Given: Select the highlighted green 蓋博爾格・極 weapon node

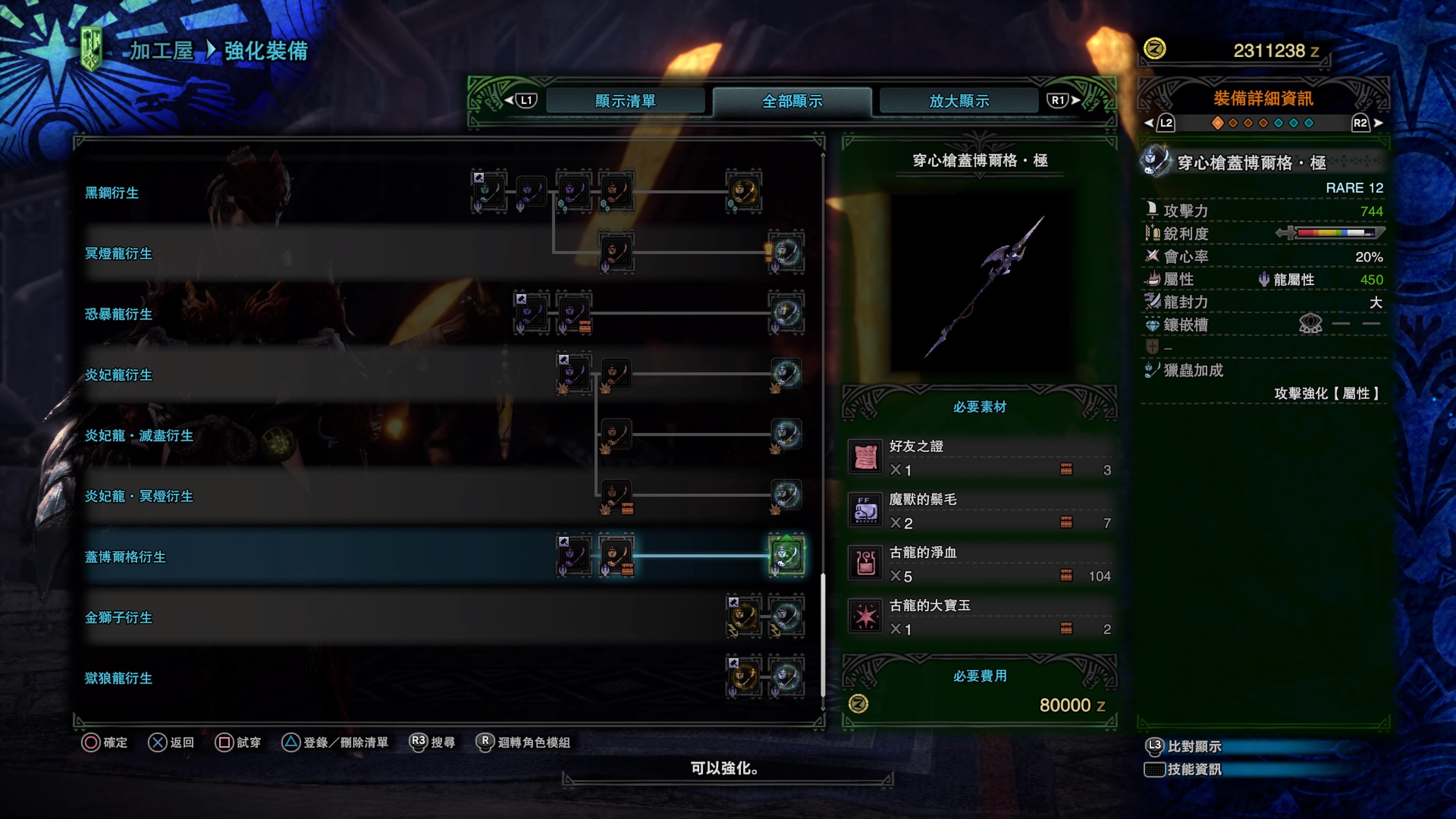Looking at the screenshot, I should 786,555.
